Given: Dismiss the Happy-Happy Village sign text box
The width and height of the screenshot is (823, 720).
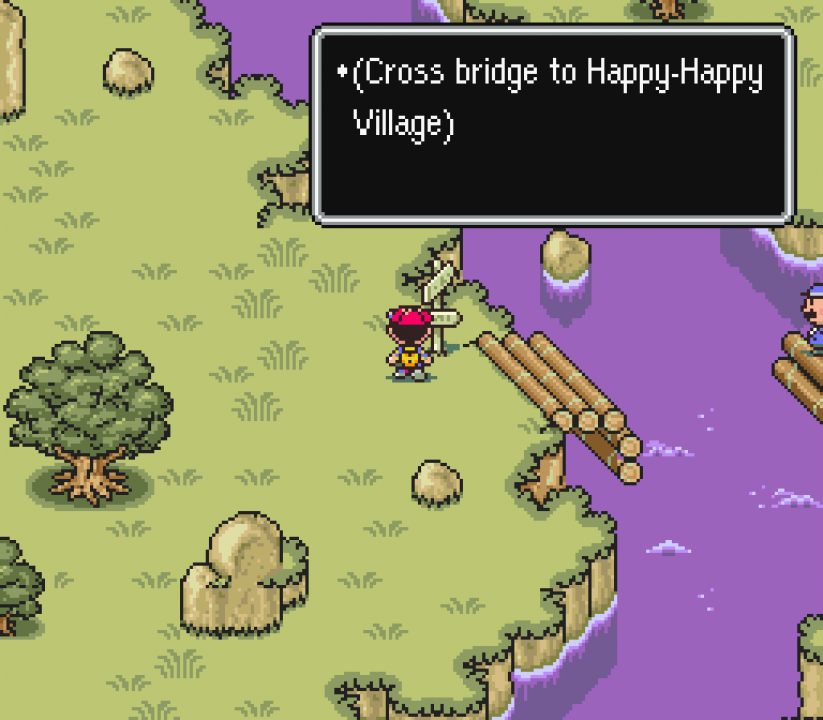Looking at the screenshot, I should click(553, 124).
